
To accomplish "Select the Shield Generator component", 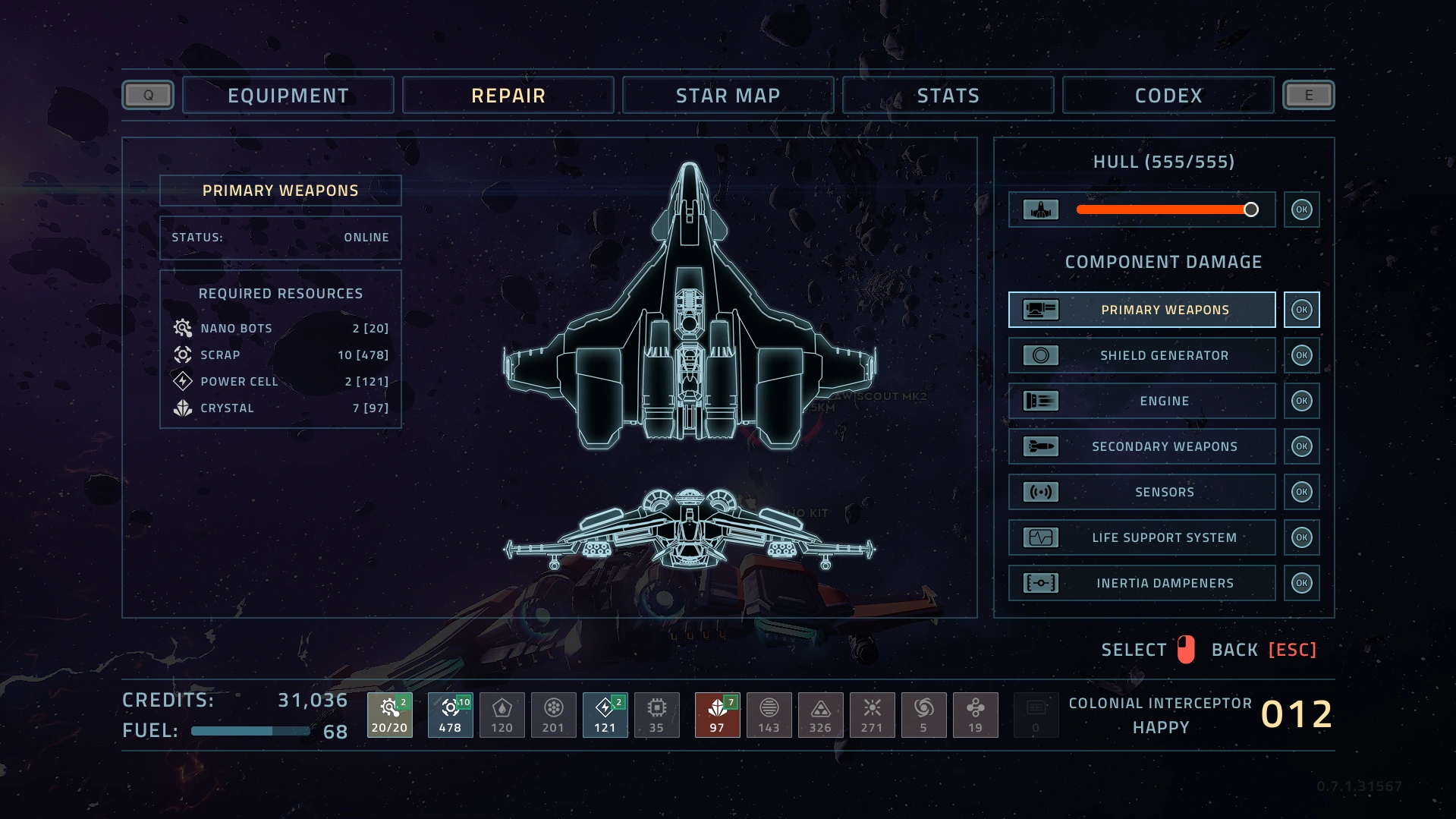I will pyautogui.click(x=1142, y=355).
